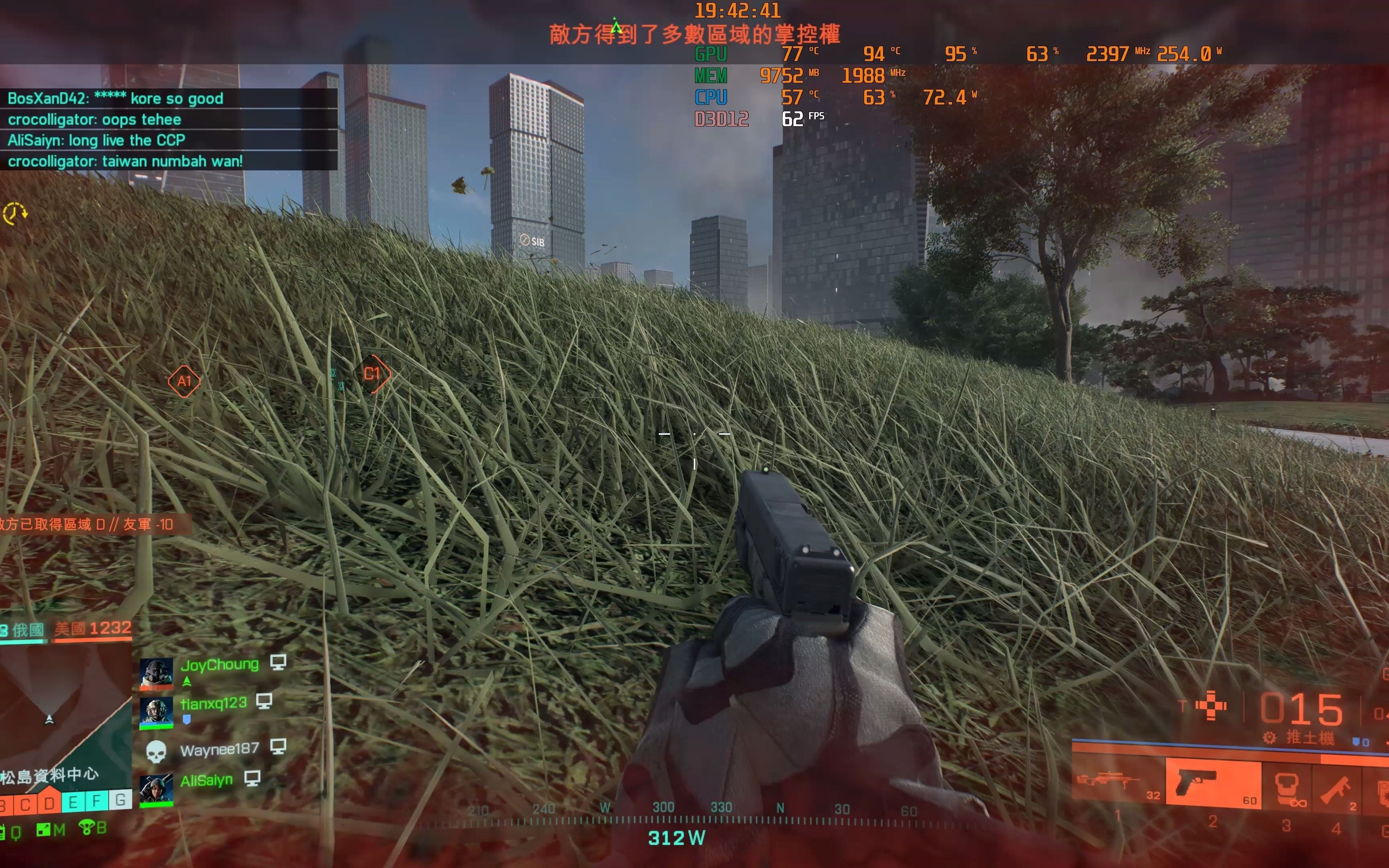
Task: Open the C1 objective marker
Action: 374,373
